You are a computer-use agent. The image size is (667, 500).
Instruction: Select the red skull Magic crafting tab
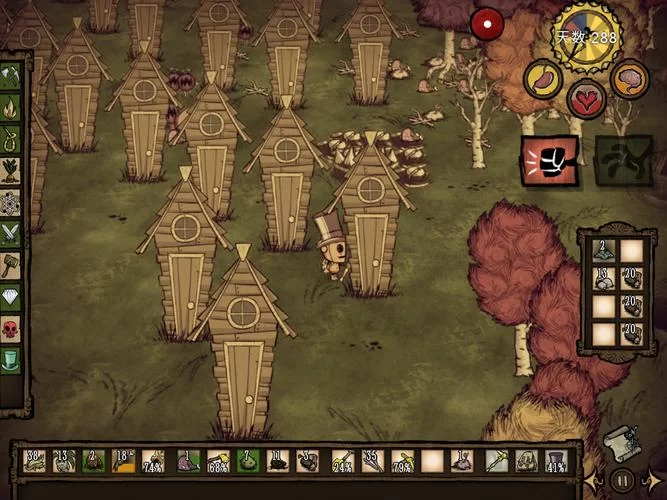tap(11, 328)
